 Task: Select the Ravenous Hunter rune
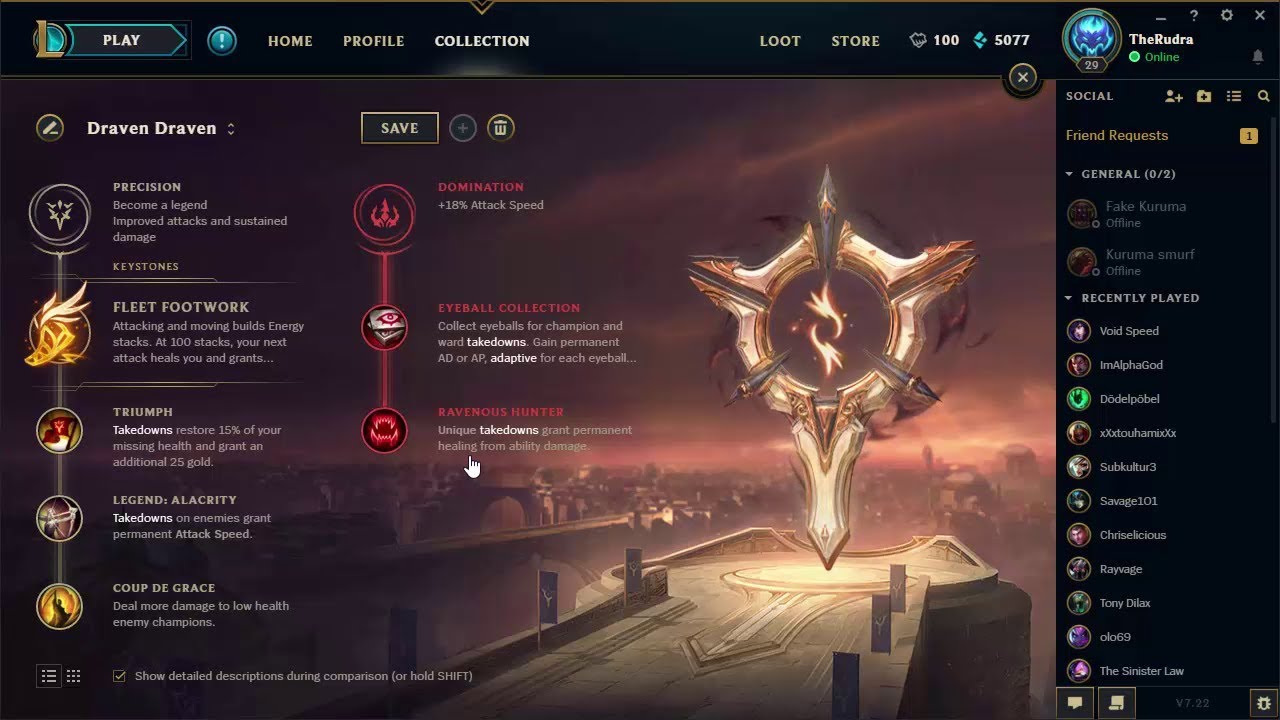[x=385, y=430]
